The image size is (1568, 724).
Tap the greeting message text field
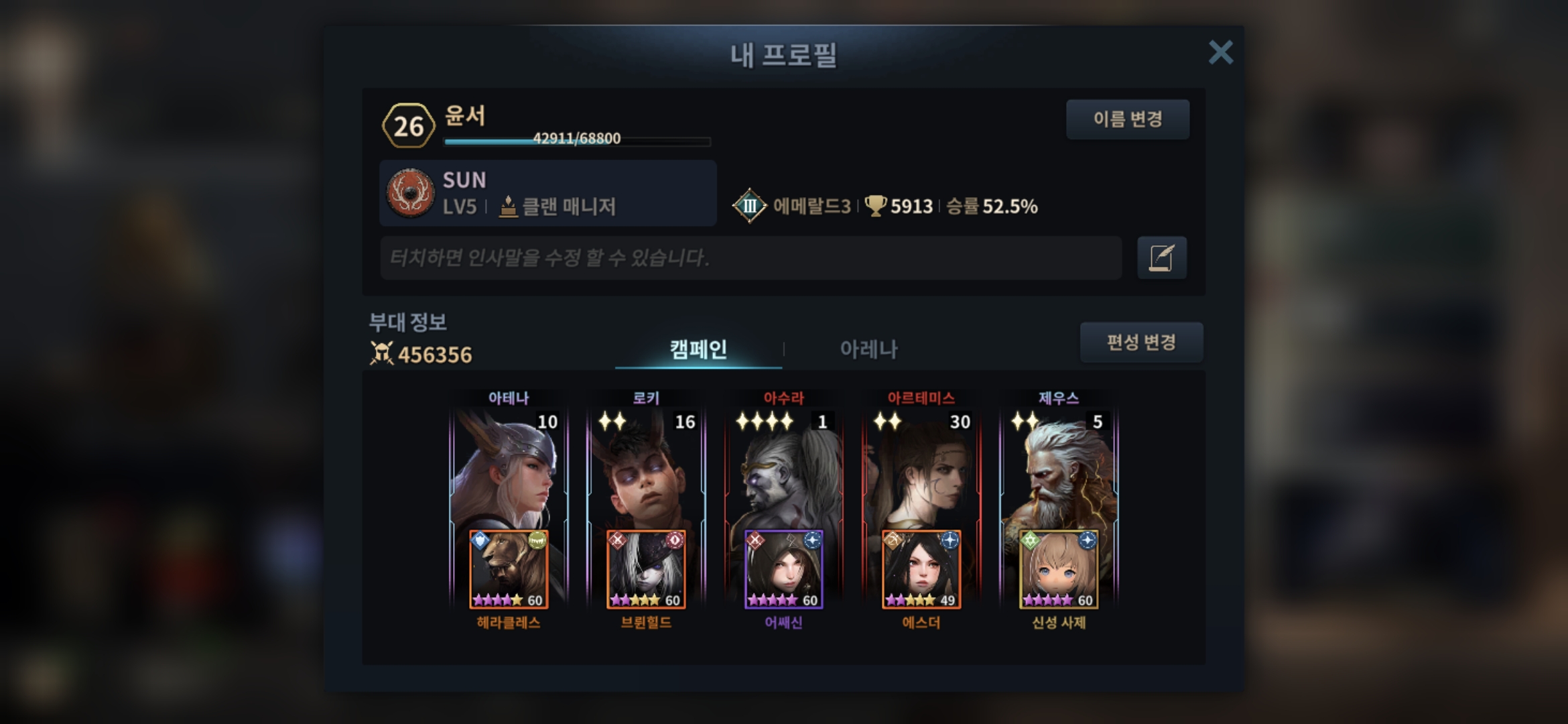(x=750, y=257)
